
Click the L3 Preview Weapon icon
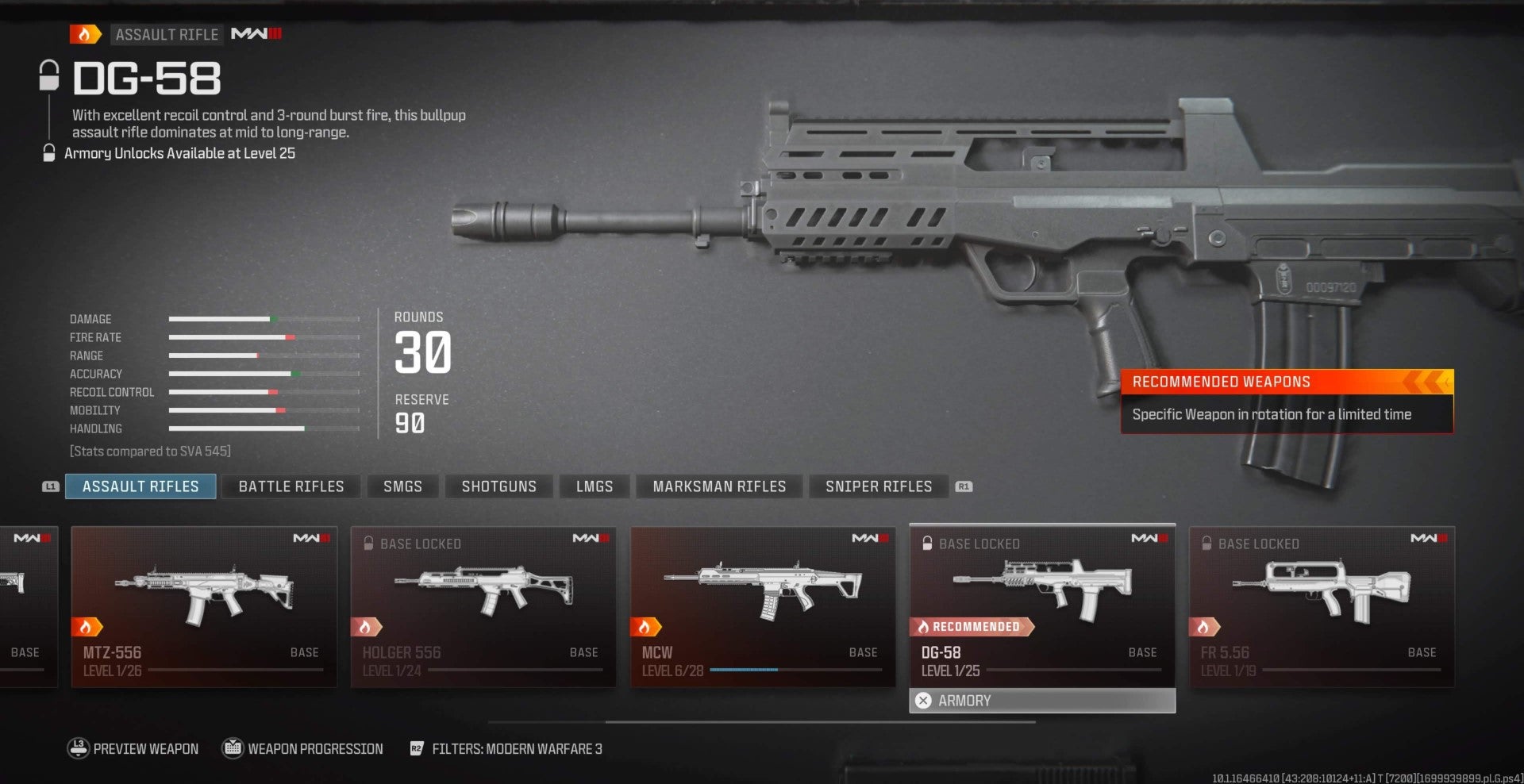click(78, 748)
